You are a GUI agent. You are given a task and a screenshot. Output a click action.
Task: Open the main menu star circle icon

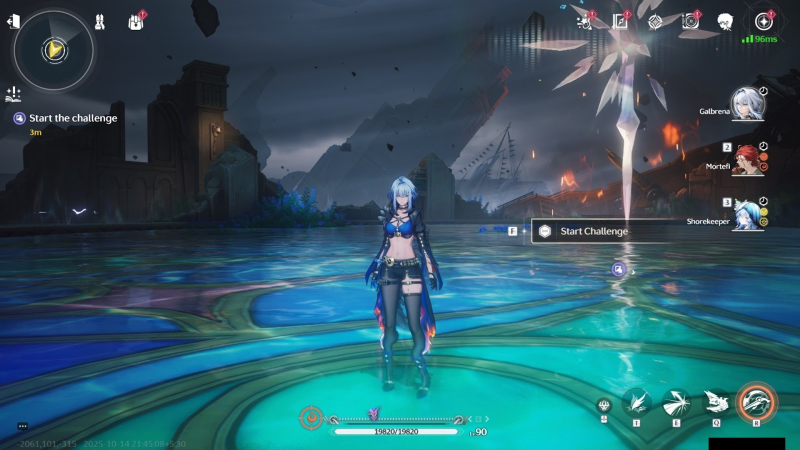pyautogui.click(x=764, y=21)
